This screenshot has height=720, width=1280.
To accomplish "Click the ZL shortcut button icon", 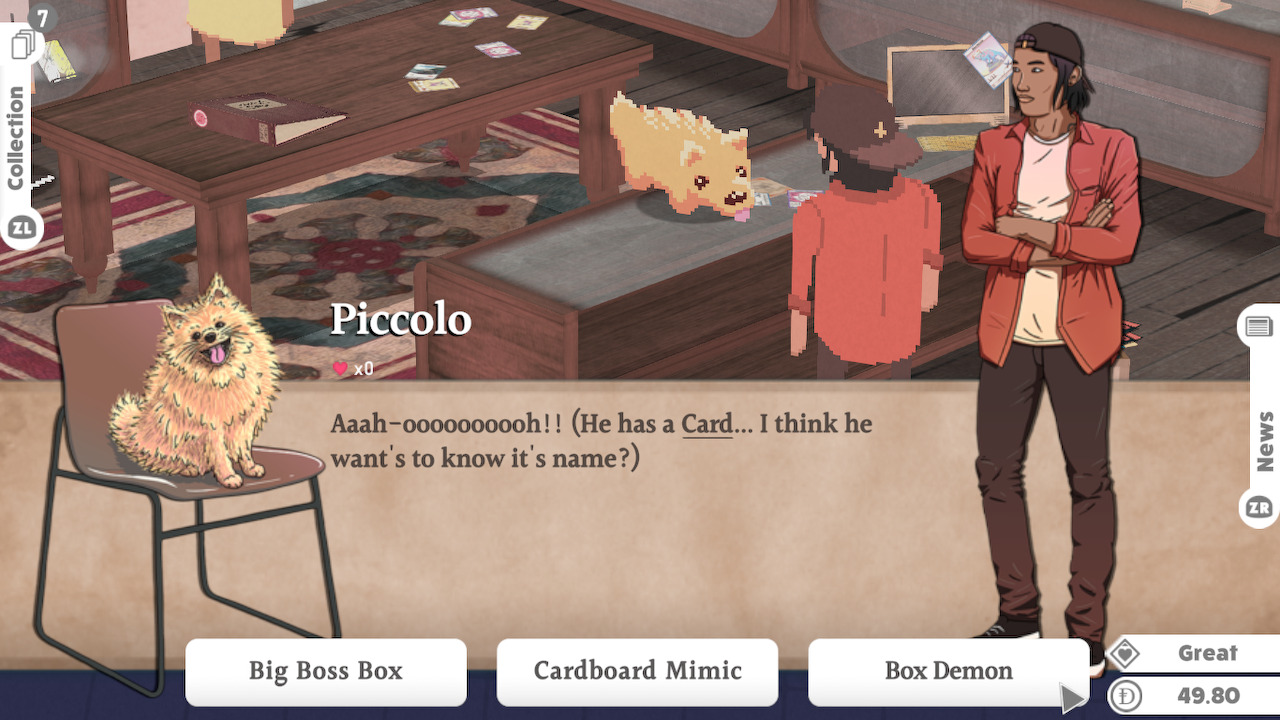I will tap(24, 228).
